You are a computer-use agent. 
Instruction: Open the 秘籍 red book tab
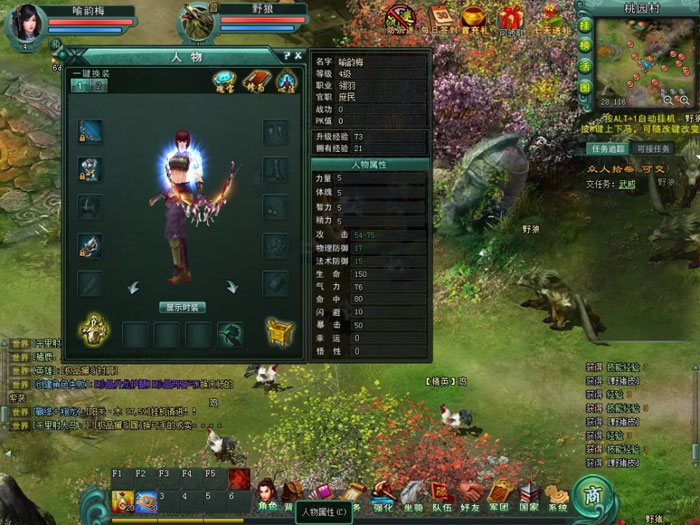[255, 81]
